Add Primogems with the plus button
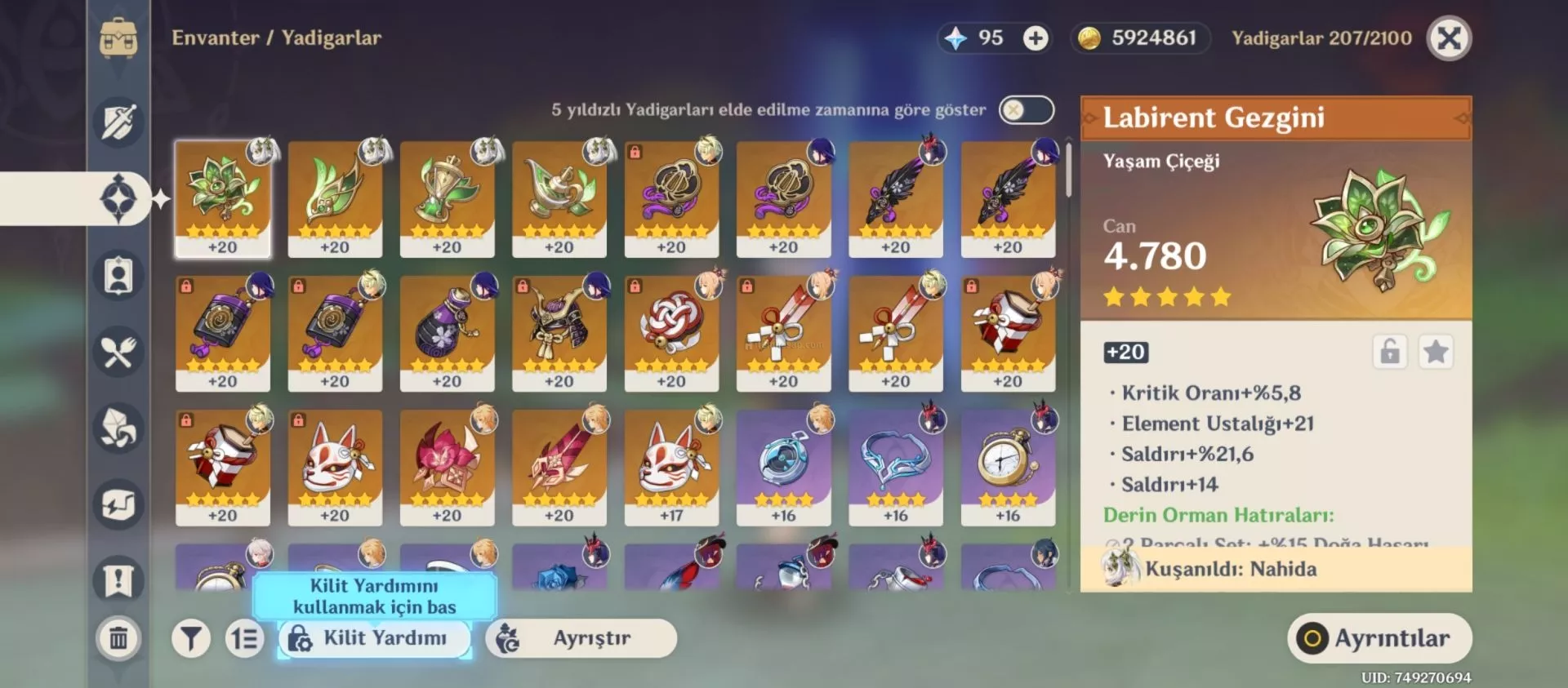The width and height of the screenshot is (1568, 688). tap(1036, 38)
